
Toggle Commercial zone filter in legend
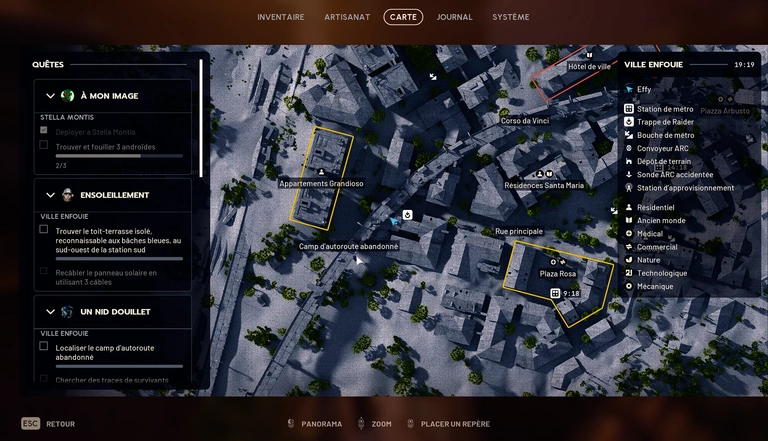656,247
